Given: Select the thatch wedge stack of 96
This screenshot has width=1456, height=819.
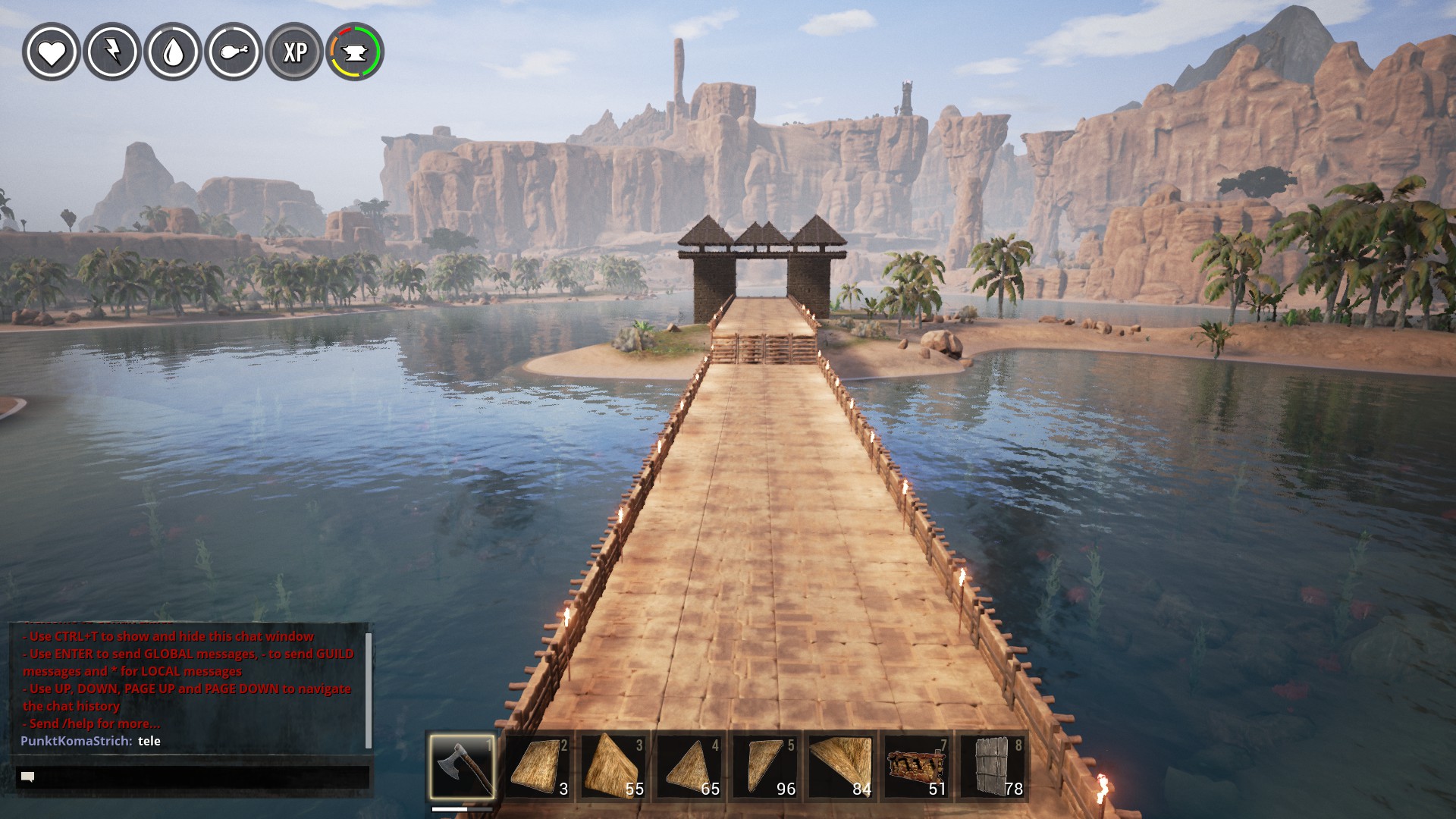Looking at the screenshot, I should [x=765, y=766].
